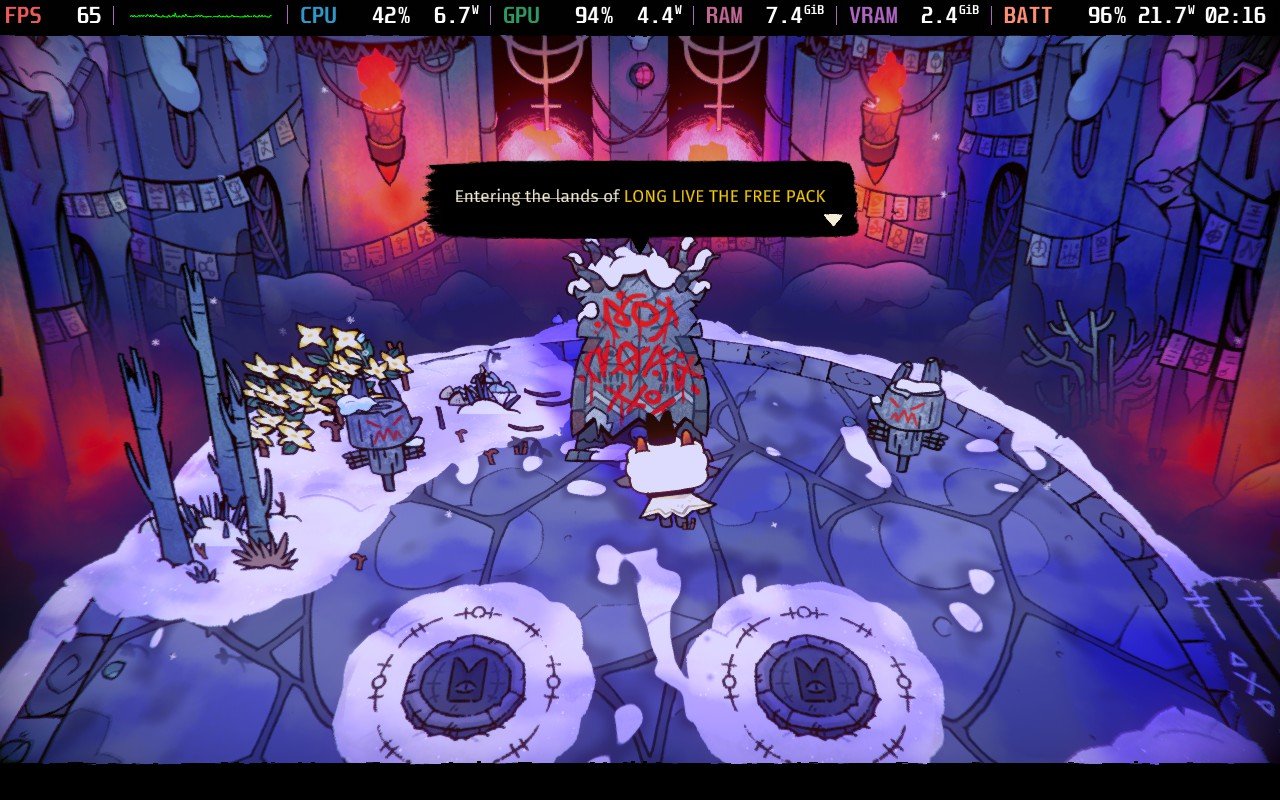Continue the dialogue via the yellow arrow
Image resolution: width=1280 pixels, height=800 pixels.
pos(833,220)
